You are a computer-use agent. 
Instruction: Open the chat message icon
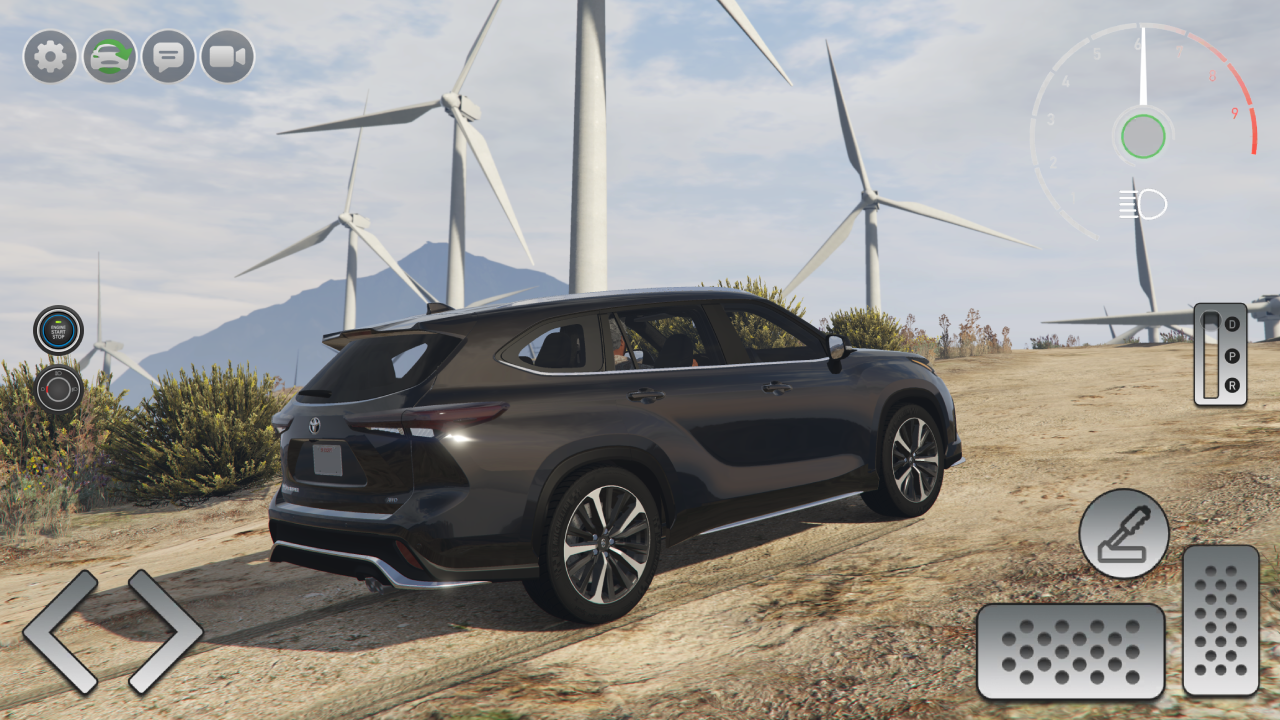(x=167, y=57)
